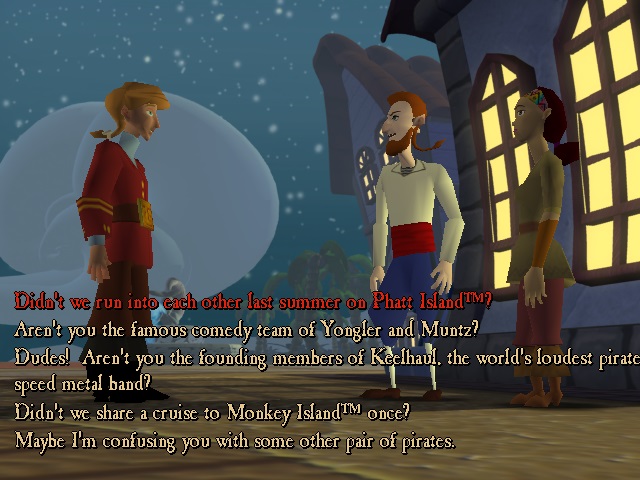Say you're confusing them with other pirates

[235, 440]
